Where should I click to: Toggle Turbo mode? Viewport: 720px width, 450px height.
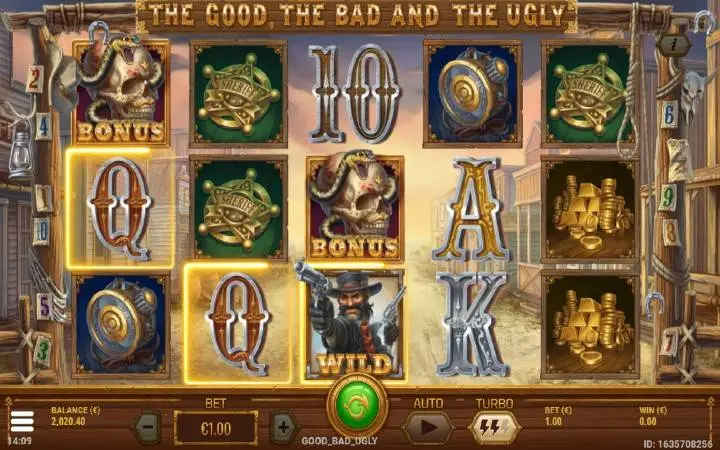coord(493,427)
